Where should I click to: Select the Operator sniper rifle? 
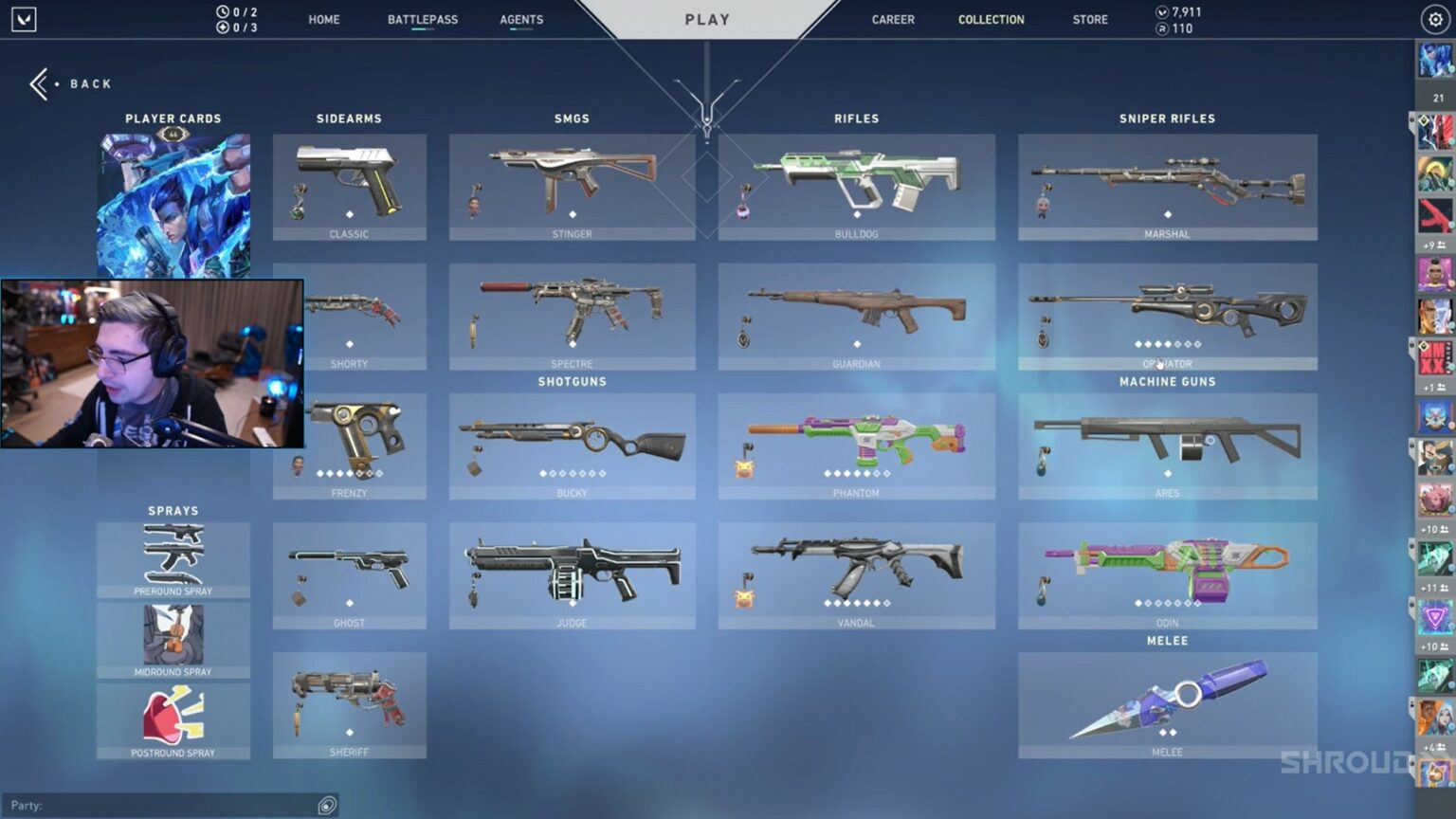click(1167, 316)
